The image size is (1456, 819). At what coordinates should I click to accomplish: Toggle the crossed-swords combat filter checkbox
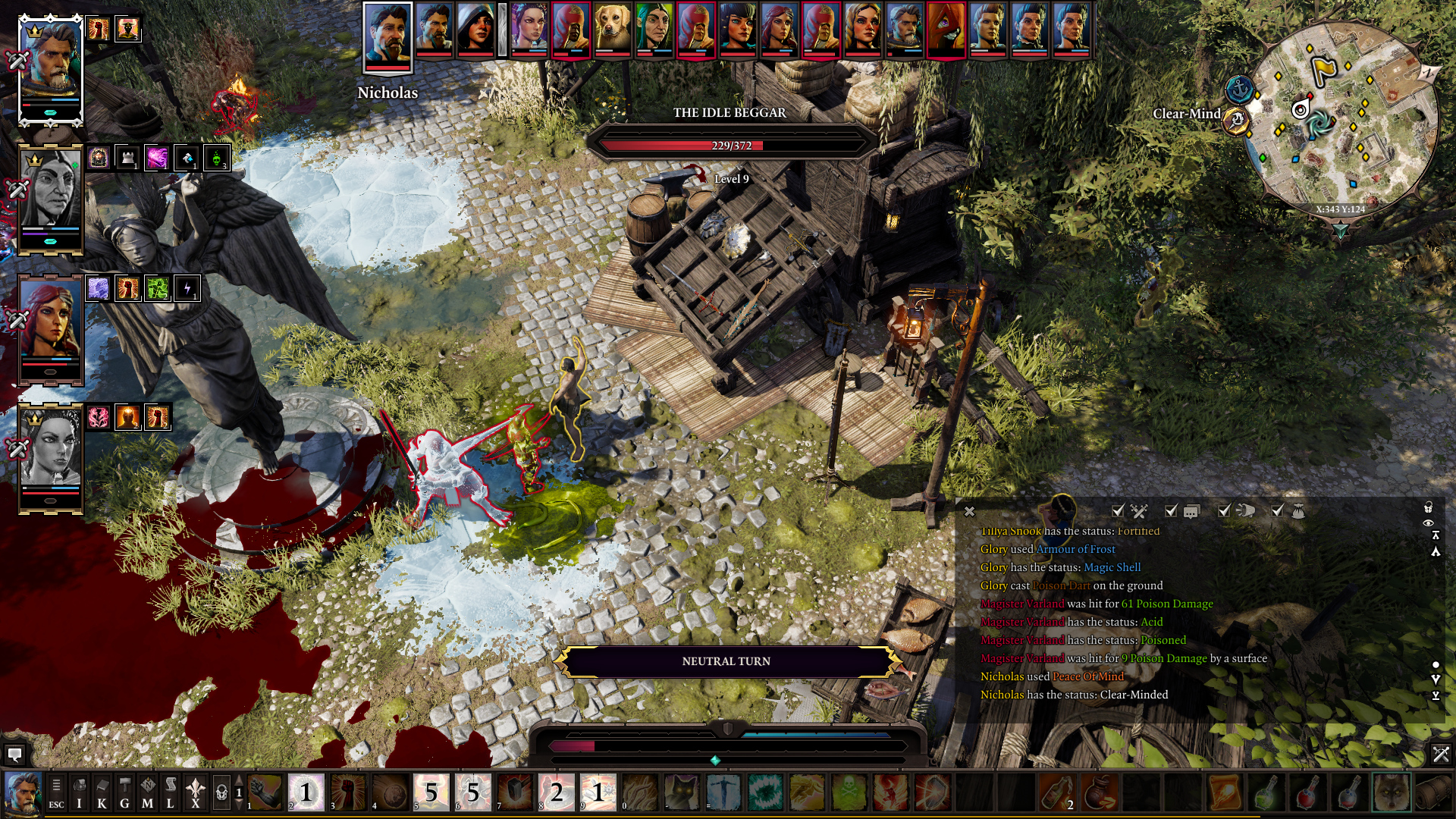tap(1118, 511)
